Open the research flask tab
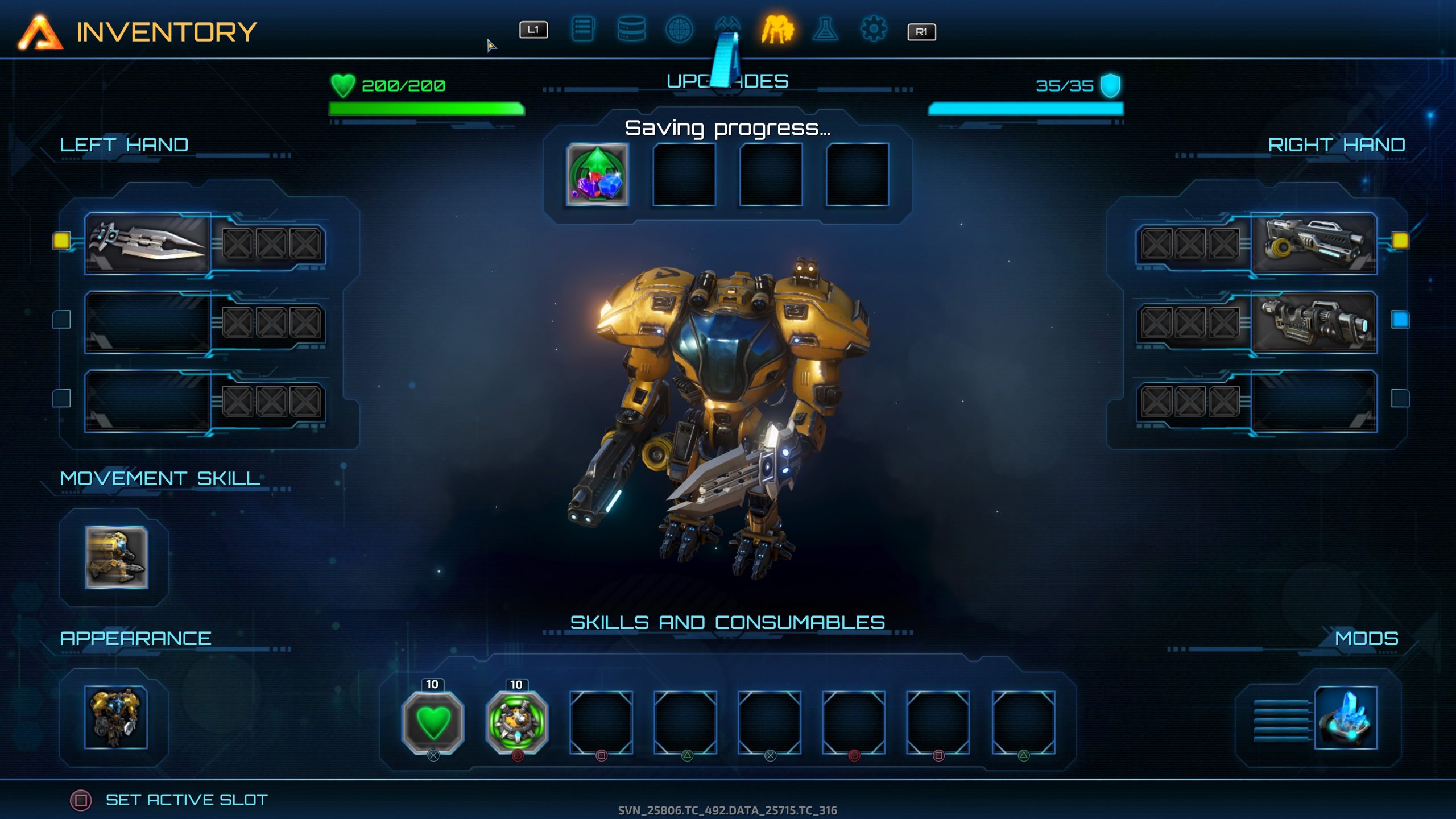 [x=825, y=30]
